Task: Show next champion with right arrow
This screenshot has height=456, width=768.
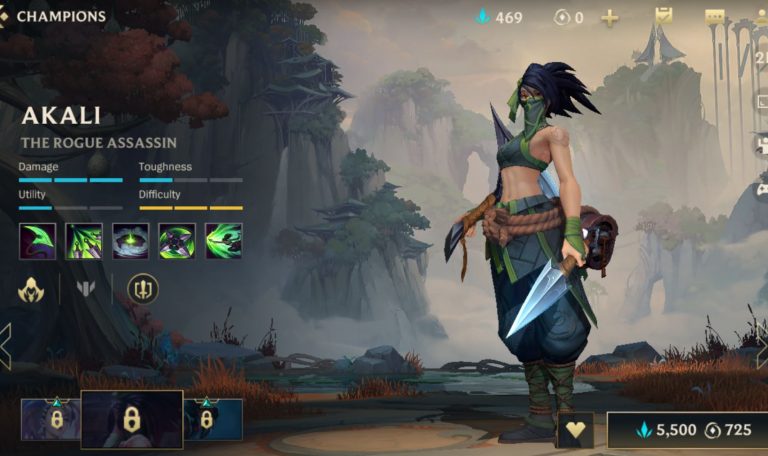Action: (x=761, y=345)
